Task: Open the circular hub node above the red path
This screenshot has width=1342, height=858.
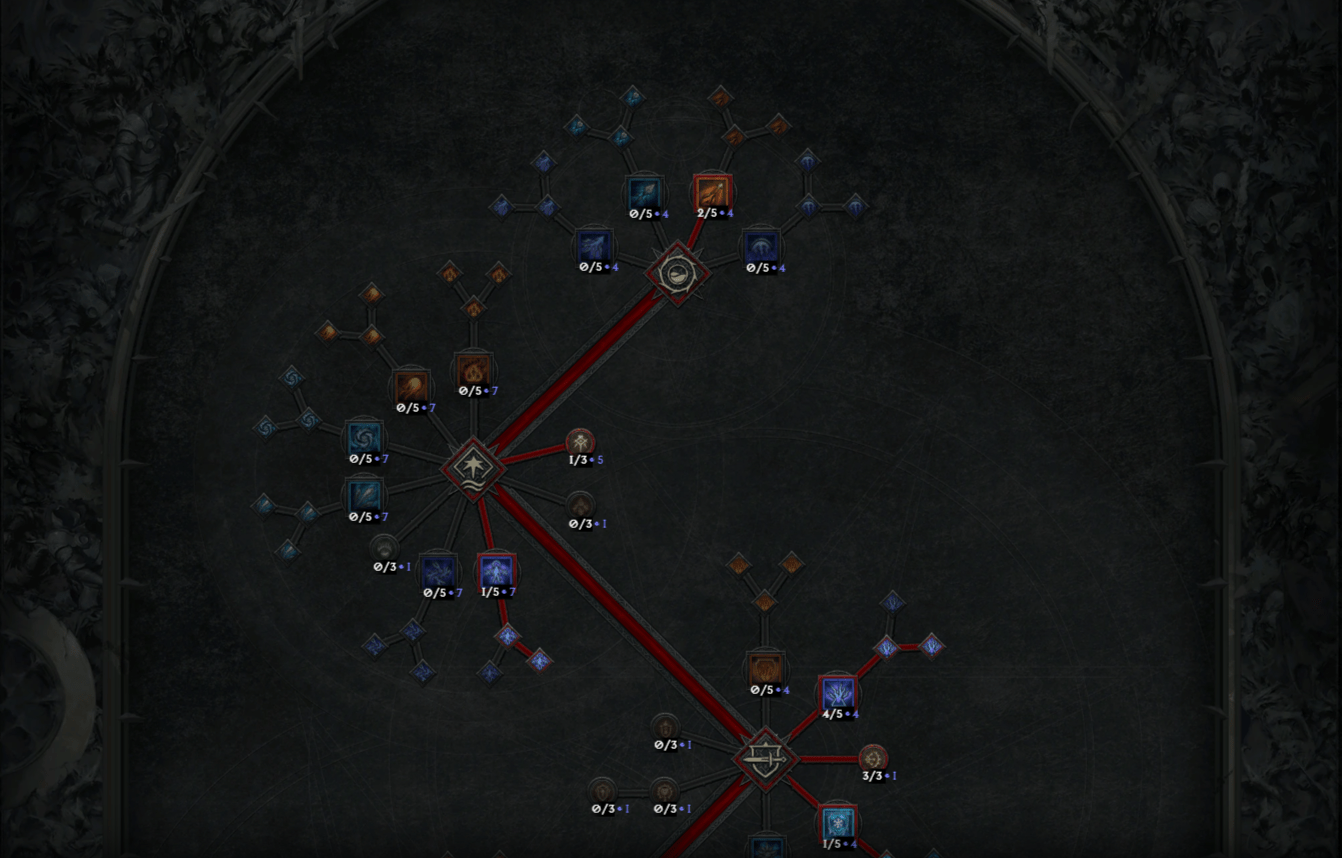Action: coord(678,272)
